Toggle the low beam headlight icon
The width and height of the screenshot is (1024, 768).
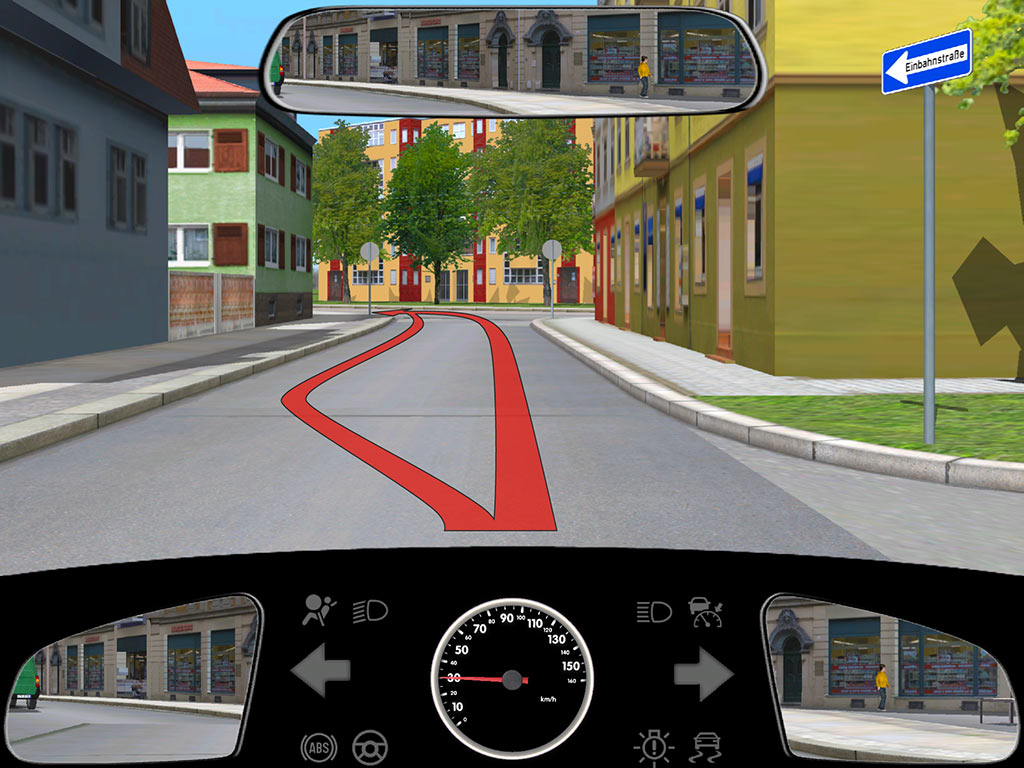tap(370, 610)
